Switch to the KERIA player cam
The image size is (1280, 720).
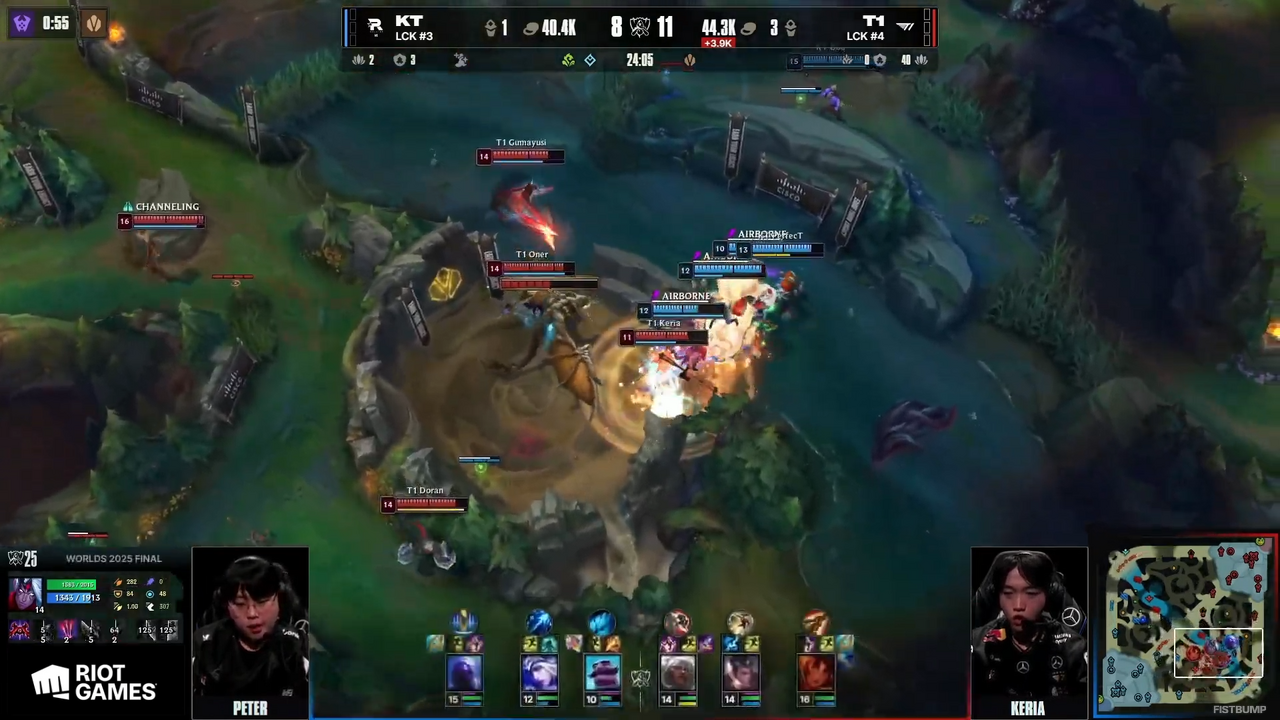[1028, 620]
